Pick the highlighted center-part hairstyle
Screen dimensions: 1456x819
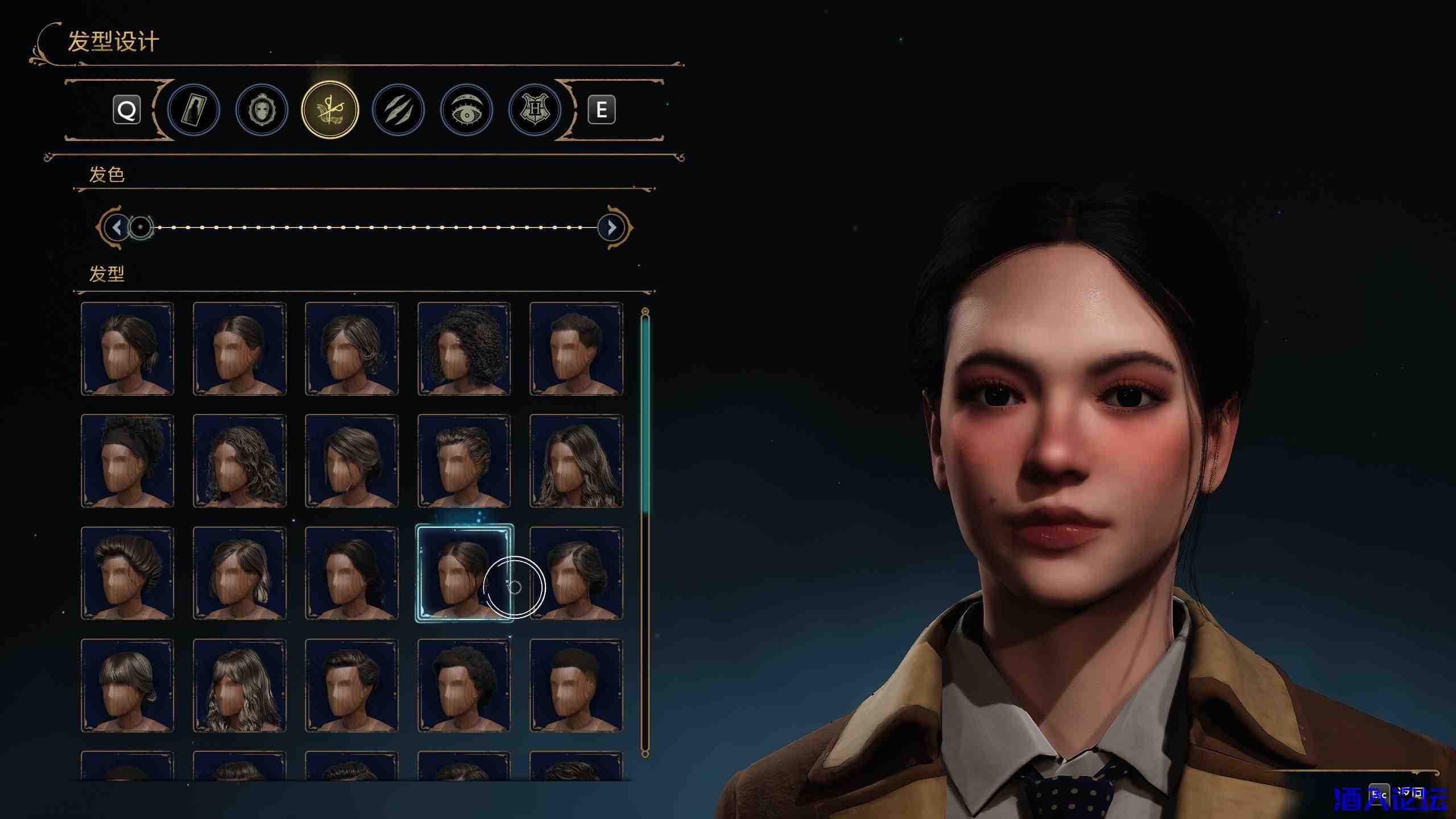click(464, 573)
